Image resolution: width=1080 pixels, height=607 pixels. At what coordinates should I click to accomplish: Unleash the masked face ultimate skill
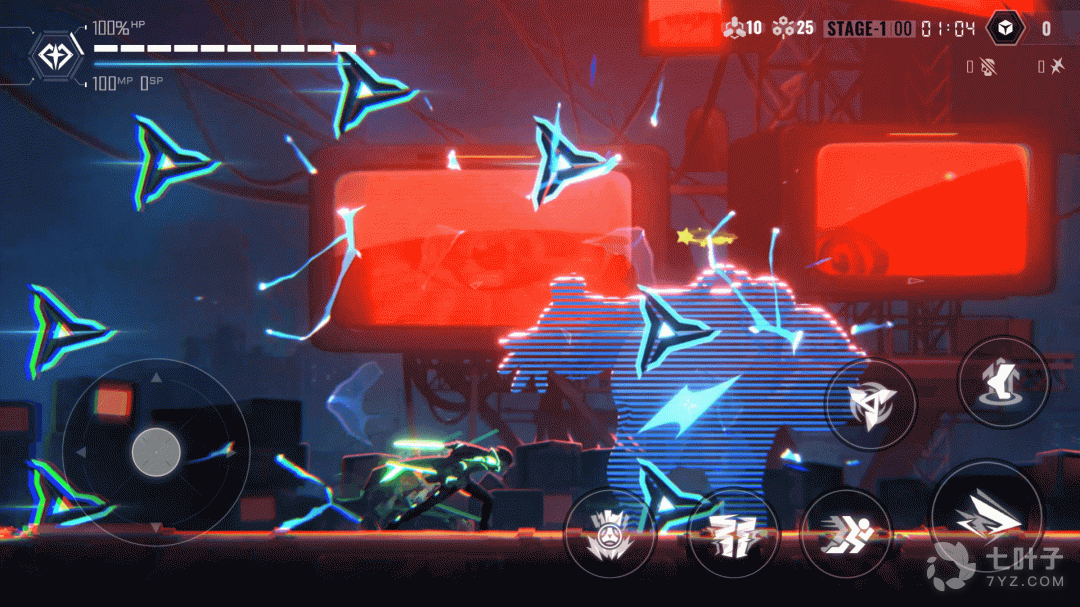tap(609, 533)
